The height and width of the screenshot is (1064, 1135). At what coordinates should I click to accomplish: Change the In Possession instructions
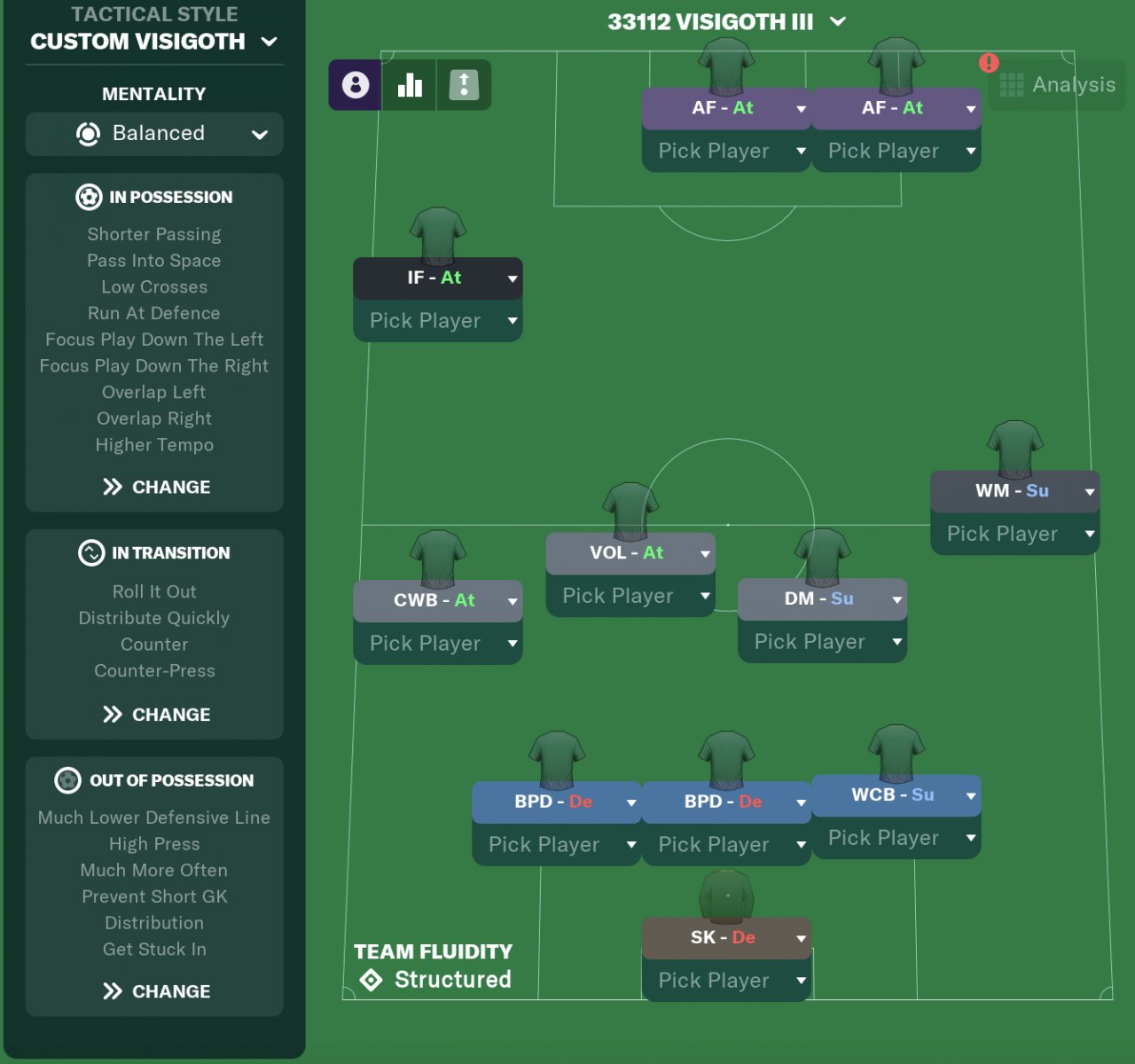[x=156, y=487]
